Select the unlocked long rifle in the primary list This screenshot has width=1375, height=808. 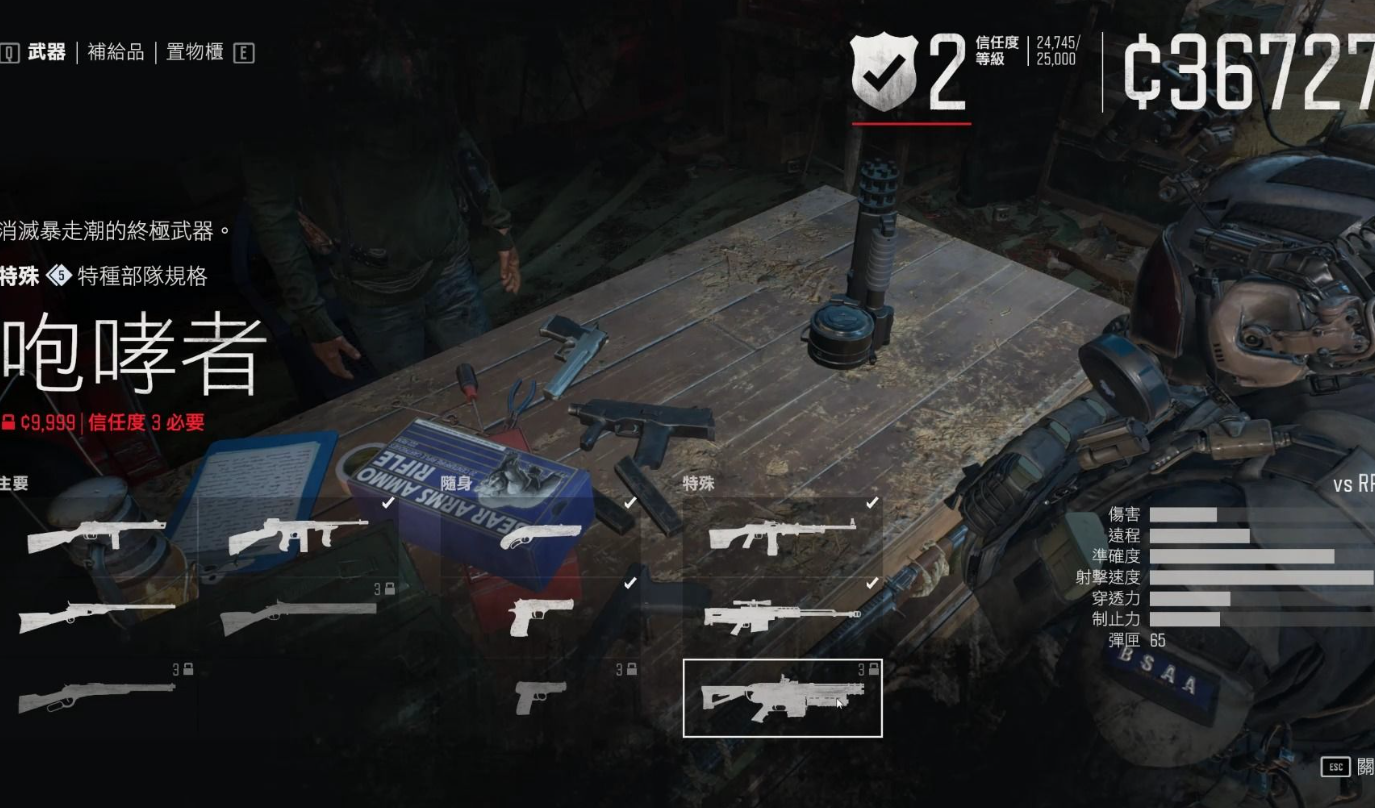point(96,617)
